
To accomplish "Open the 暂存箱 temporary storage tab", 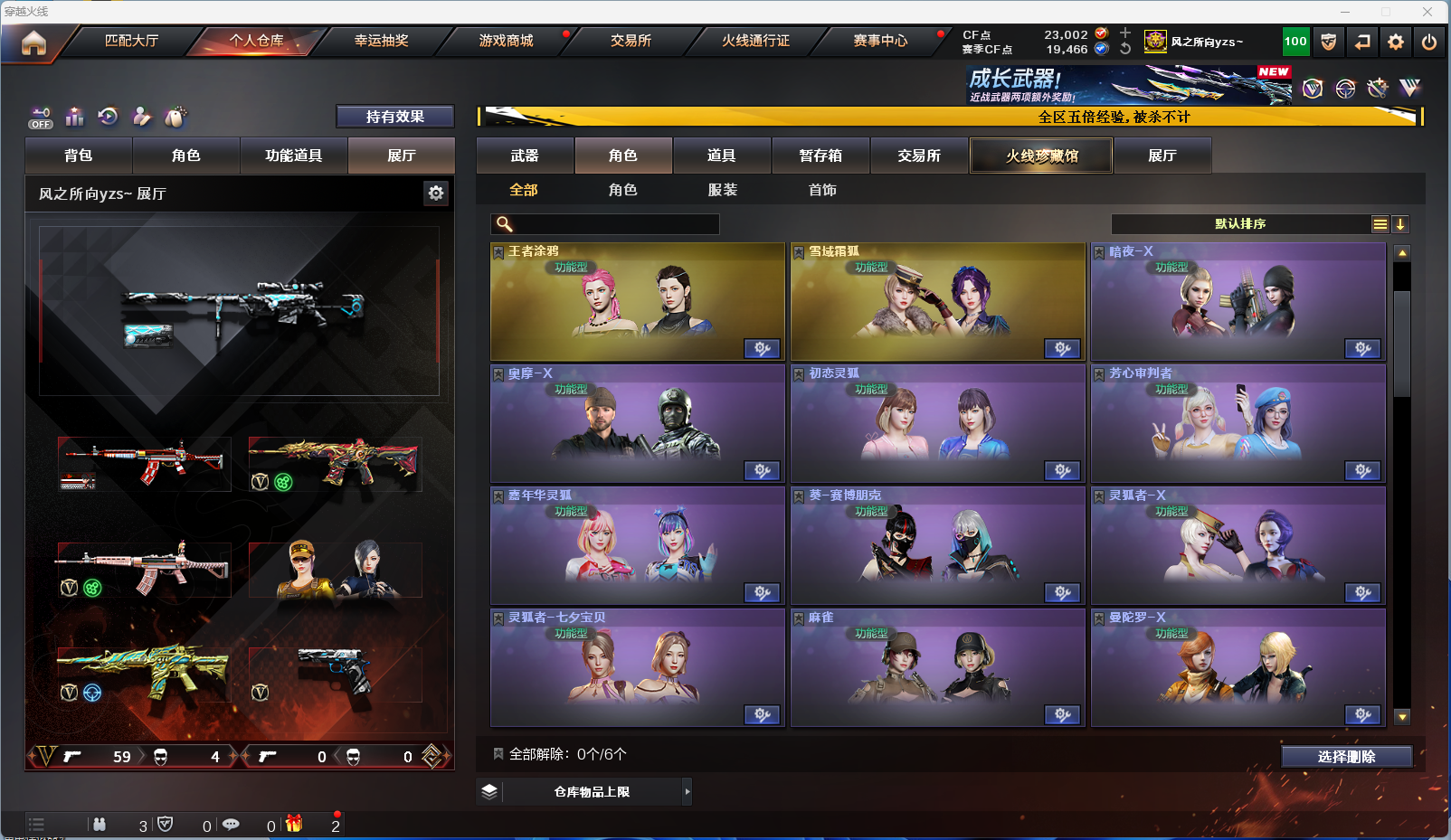I will pos(820,156).
